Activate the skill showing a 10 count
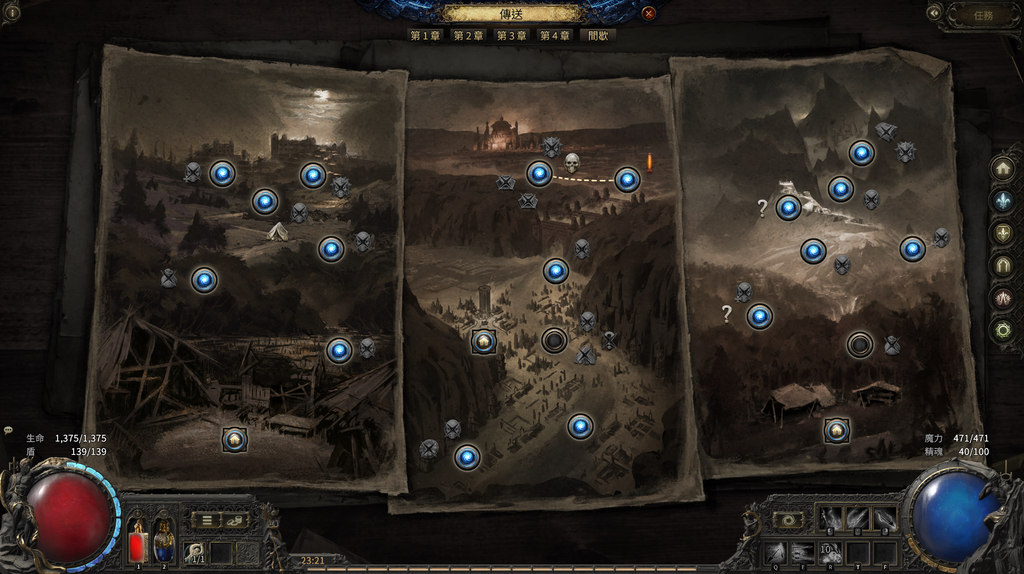Screen dimensions: 1024x574 [x=830, y=552]
